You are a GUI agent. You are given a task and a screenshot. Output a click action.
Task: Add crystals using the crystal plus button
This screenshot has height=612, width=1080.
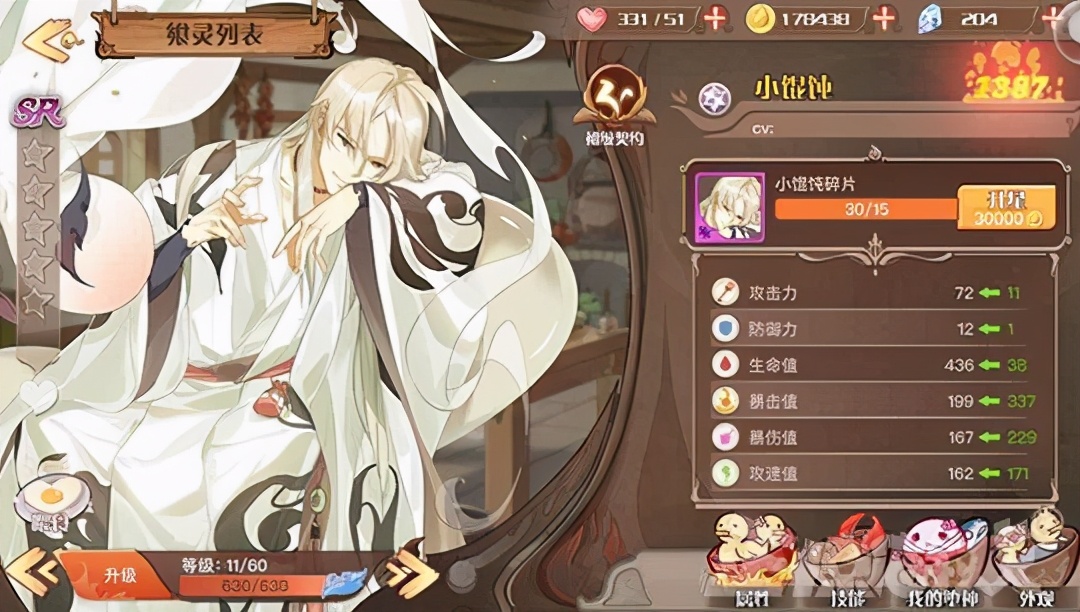pos(1052,18)
